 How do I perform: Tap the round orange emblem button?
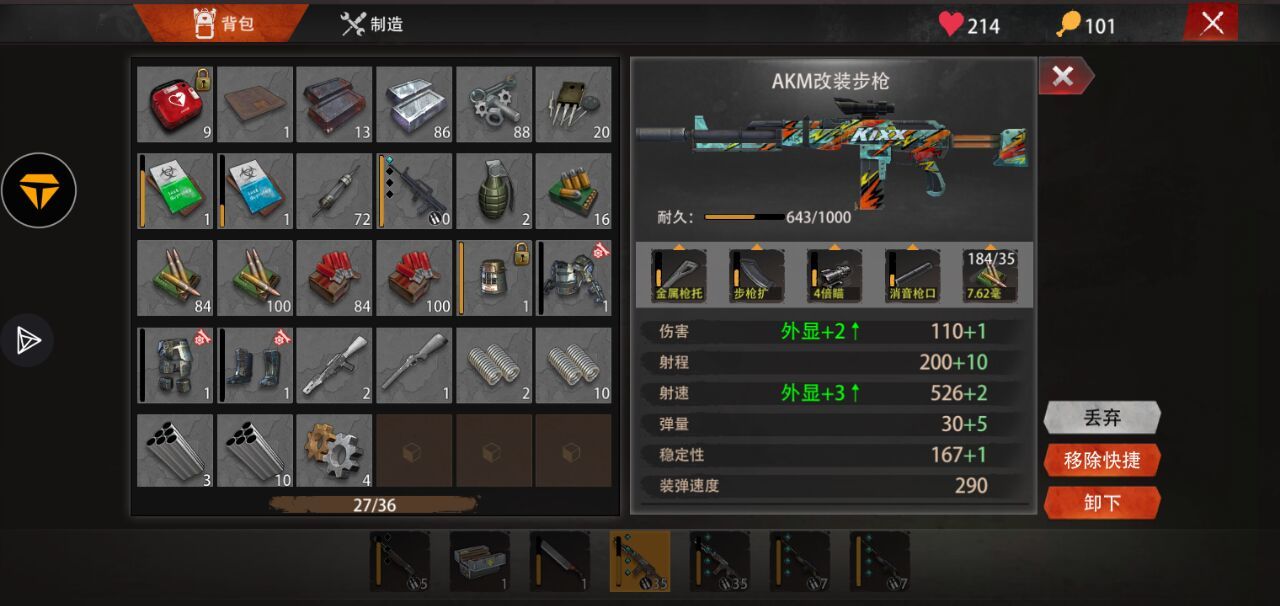(x=38, y=190)
